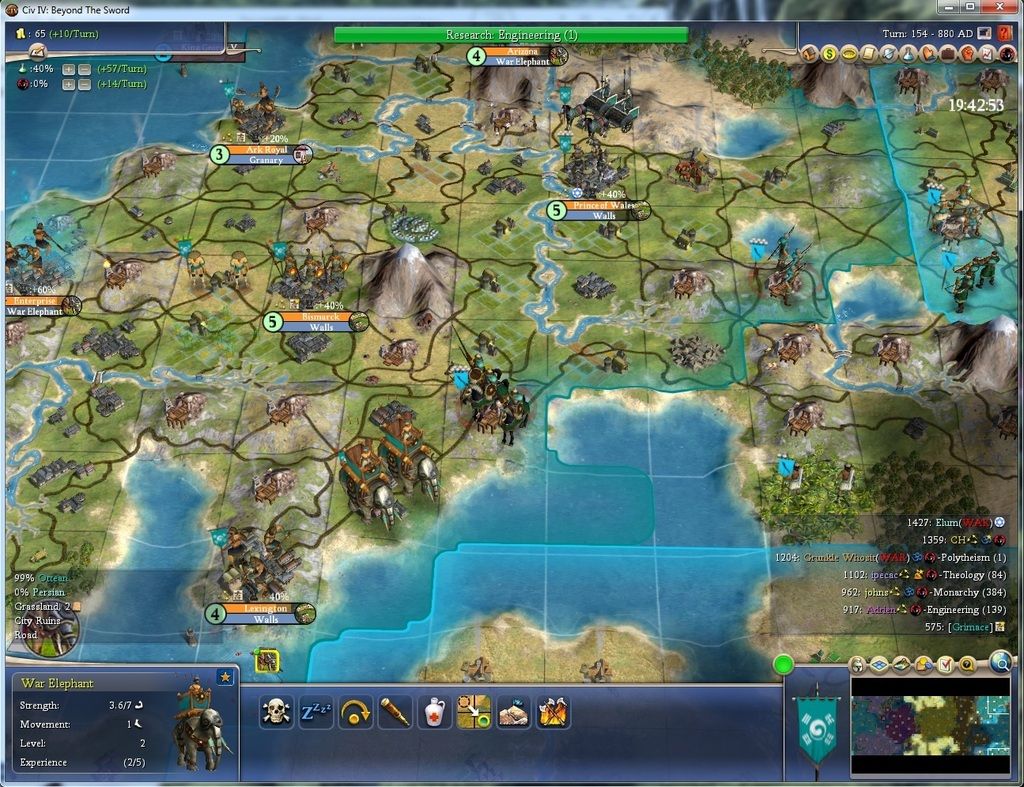Close the game window
The width and height of the screenshot is (1024, 787).
(x=997, y=7)
